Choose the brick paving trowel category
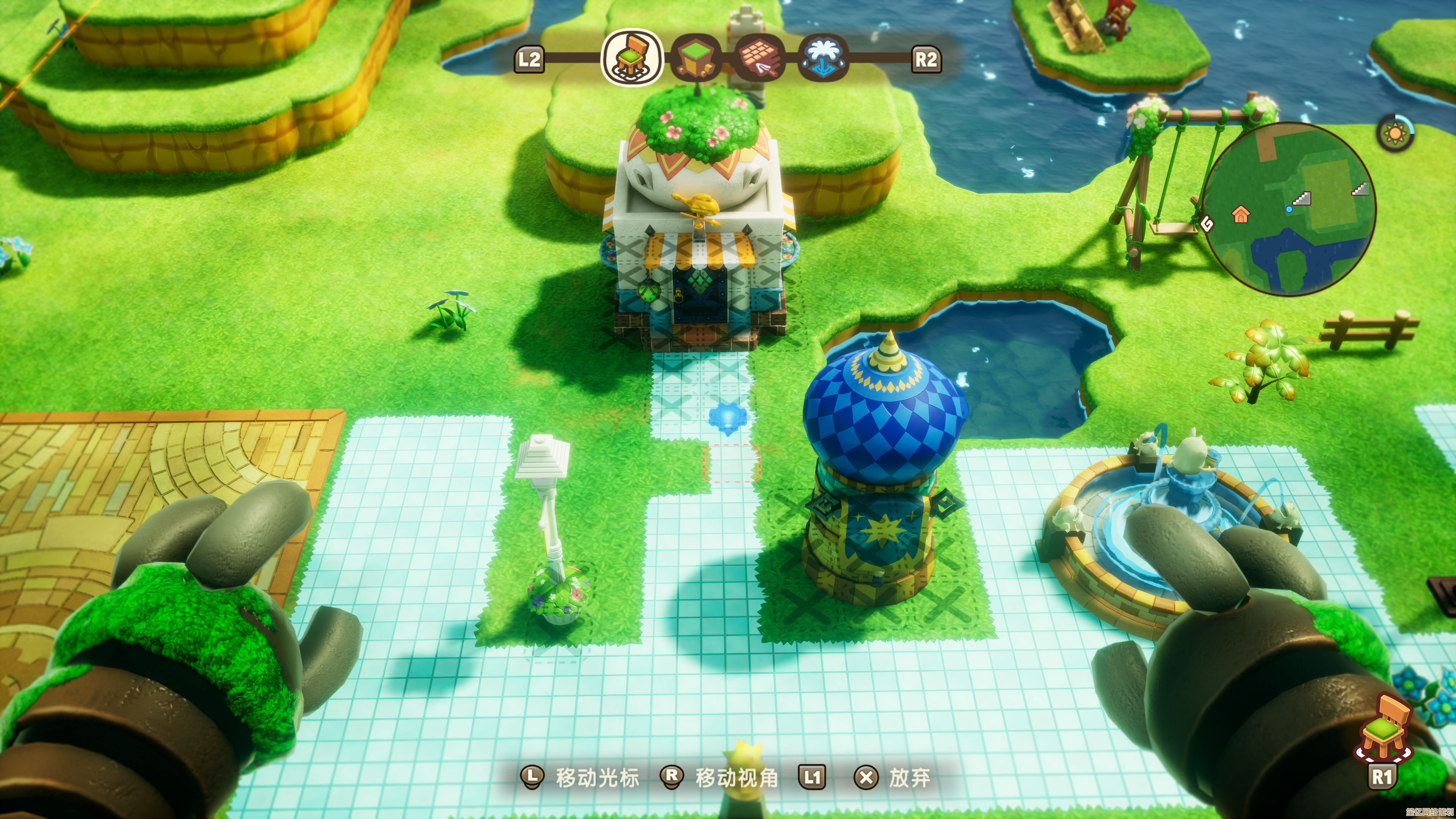The height and width of the screenshot is (819, 1456). (761, 59)
